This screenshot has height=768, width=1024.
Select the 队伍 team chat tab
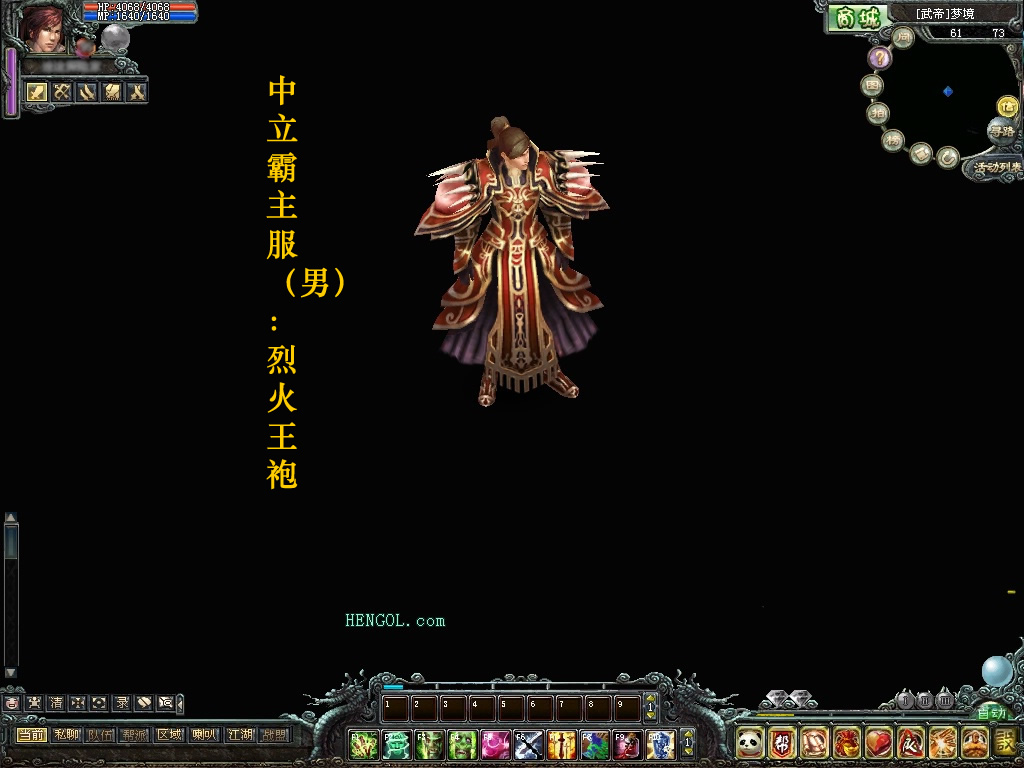click(x=100, y=735)
